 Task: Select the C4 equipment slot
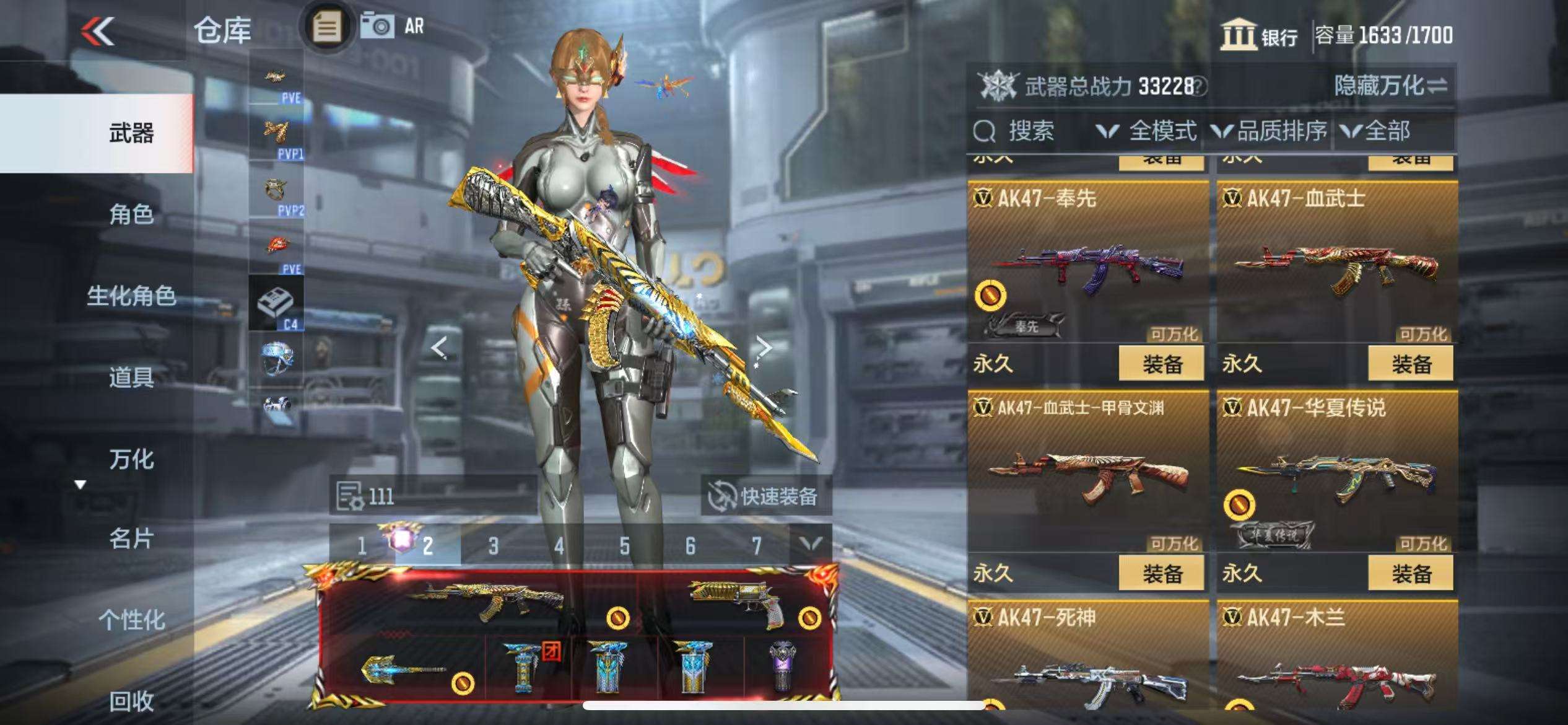click(276, 304)
